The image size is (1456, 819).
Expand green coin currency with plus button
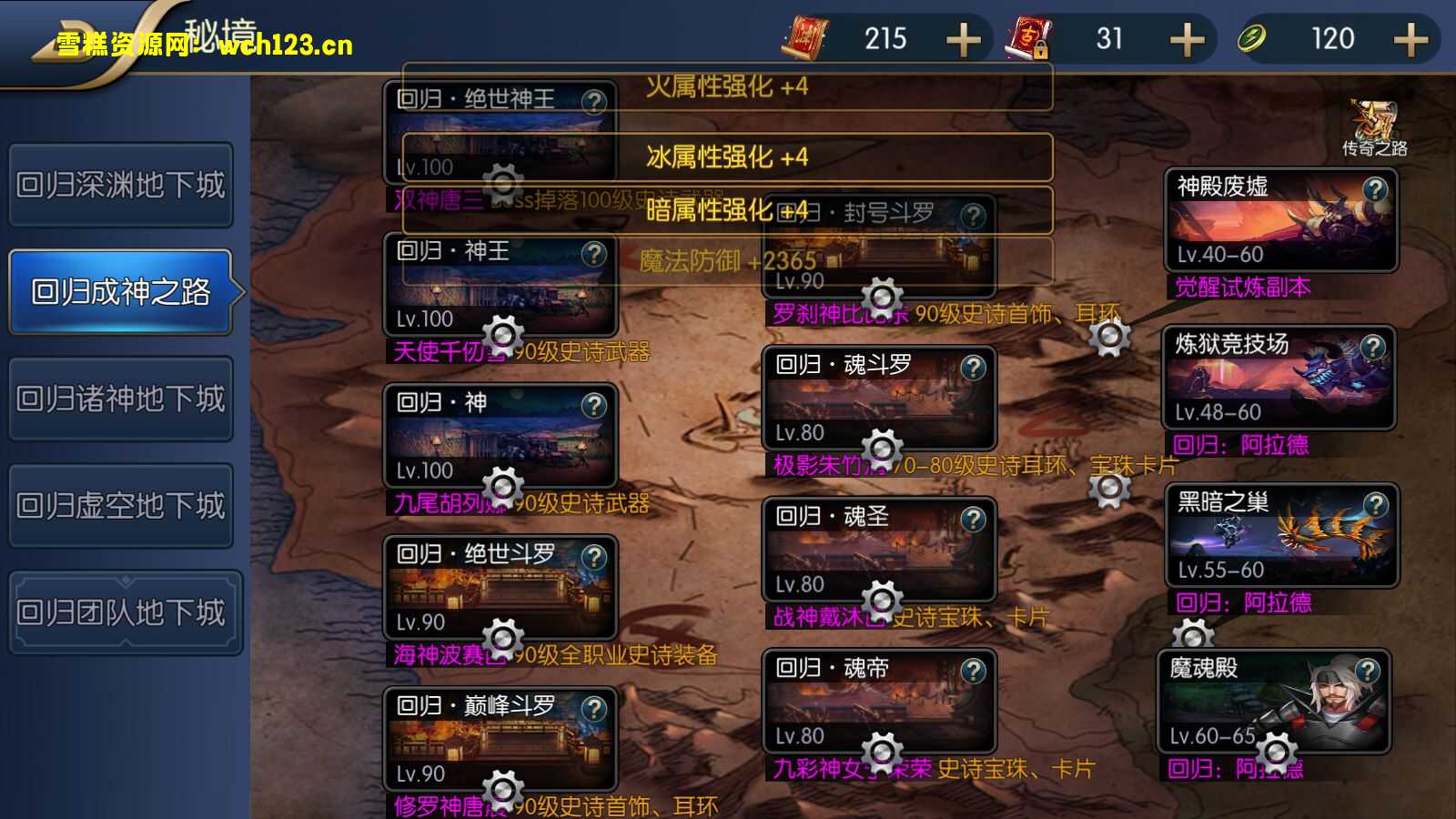click(1409, 38)
